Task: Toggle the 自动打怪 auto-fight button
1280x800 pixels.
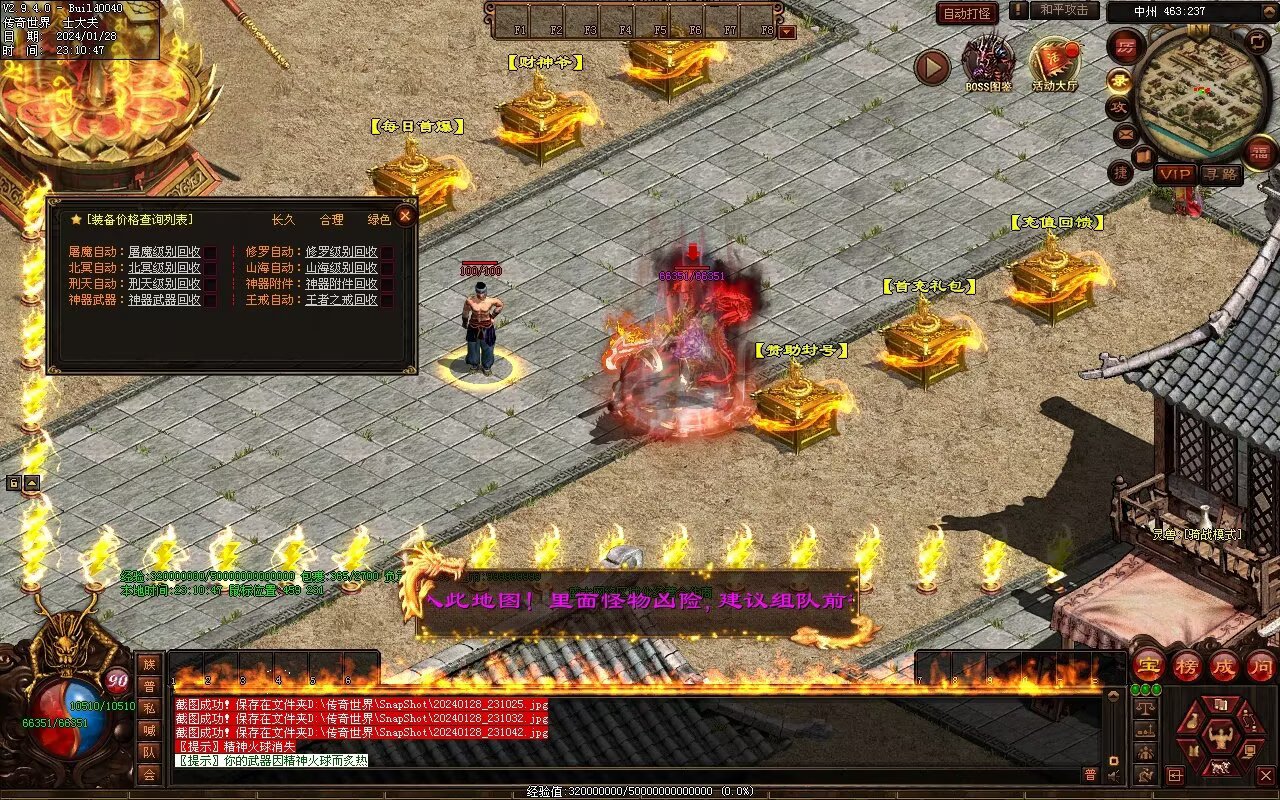Action: click(967, 14)
